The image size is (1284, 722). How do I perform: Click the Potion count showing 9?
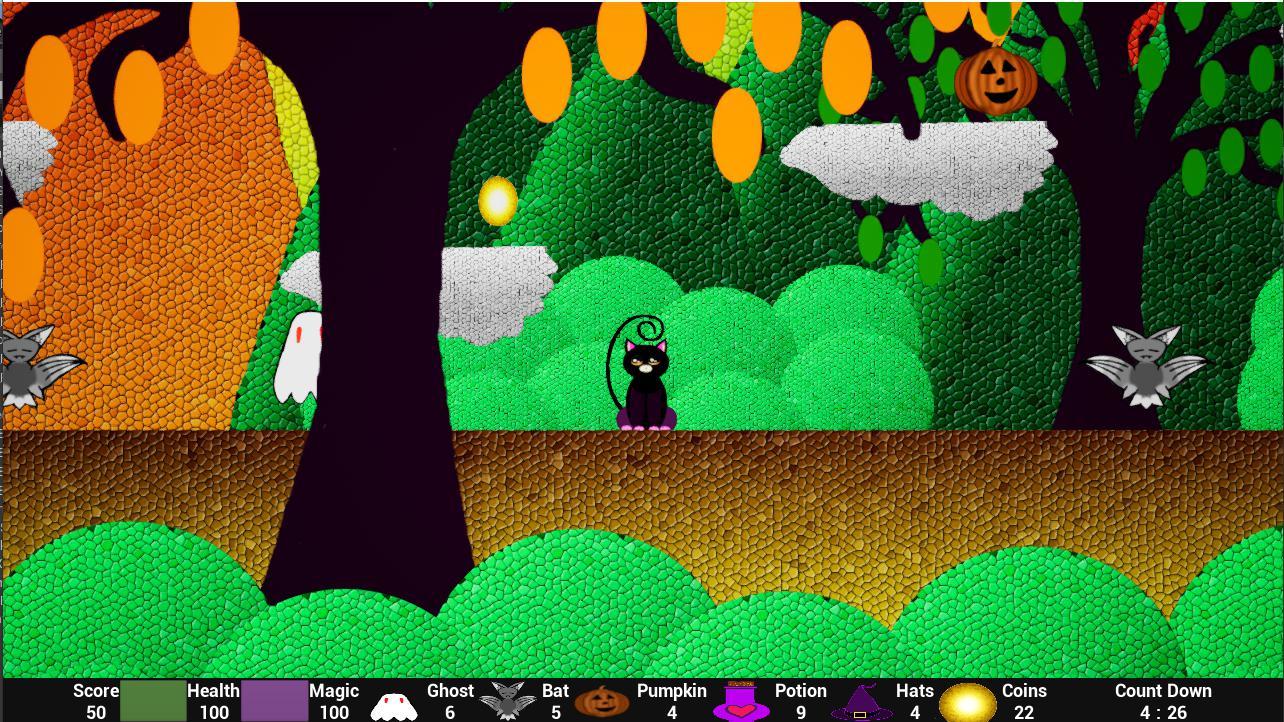pyautogui.click(x=800, y=713)
